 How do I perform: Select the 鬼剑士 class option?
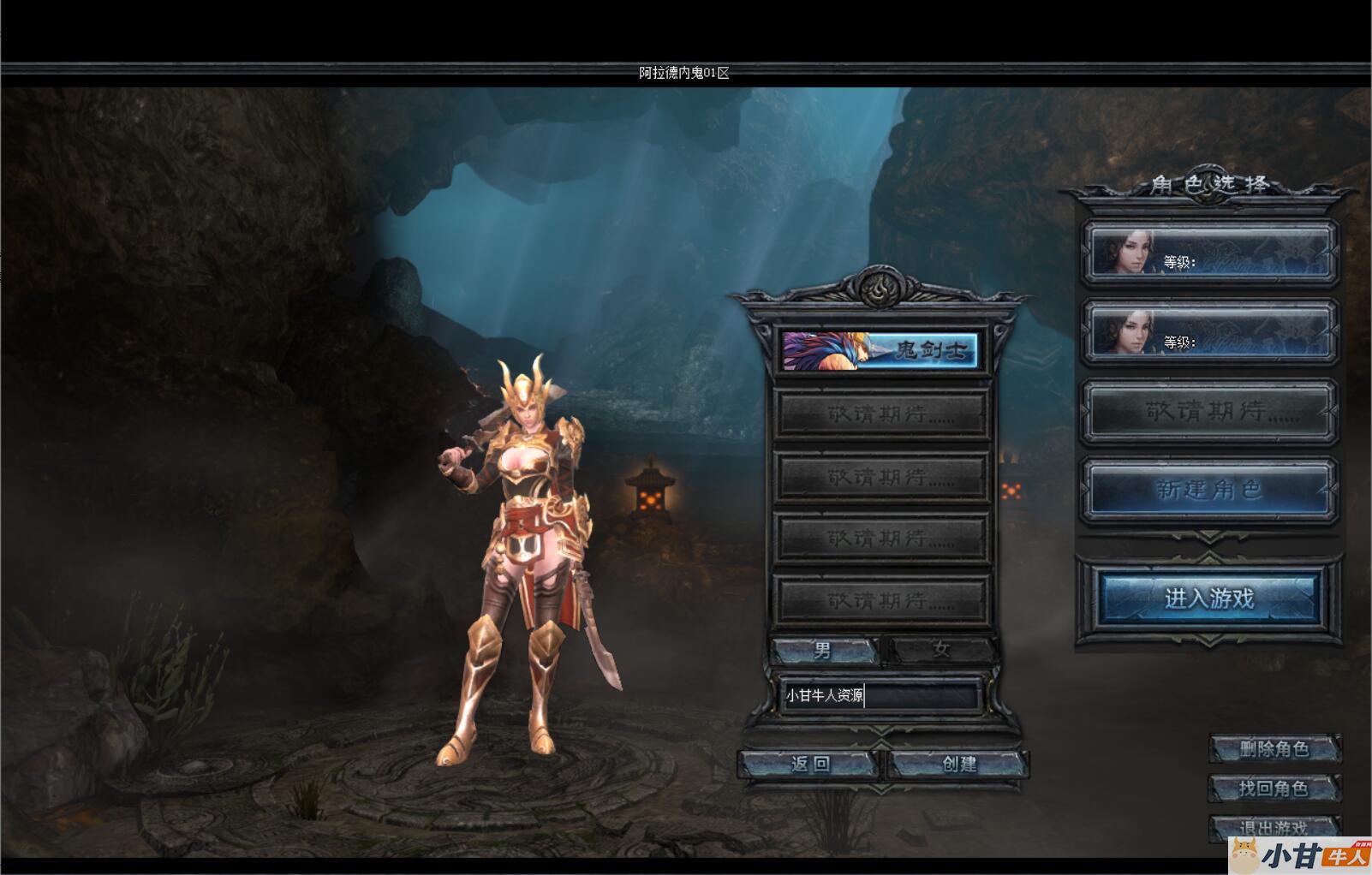(x=880, y=350)
